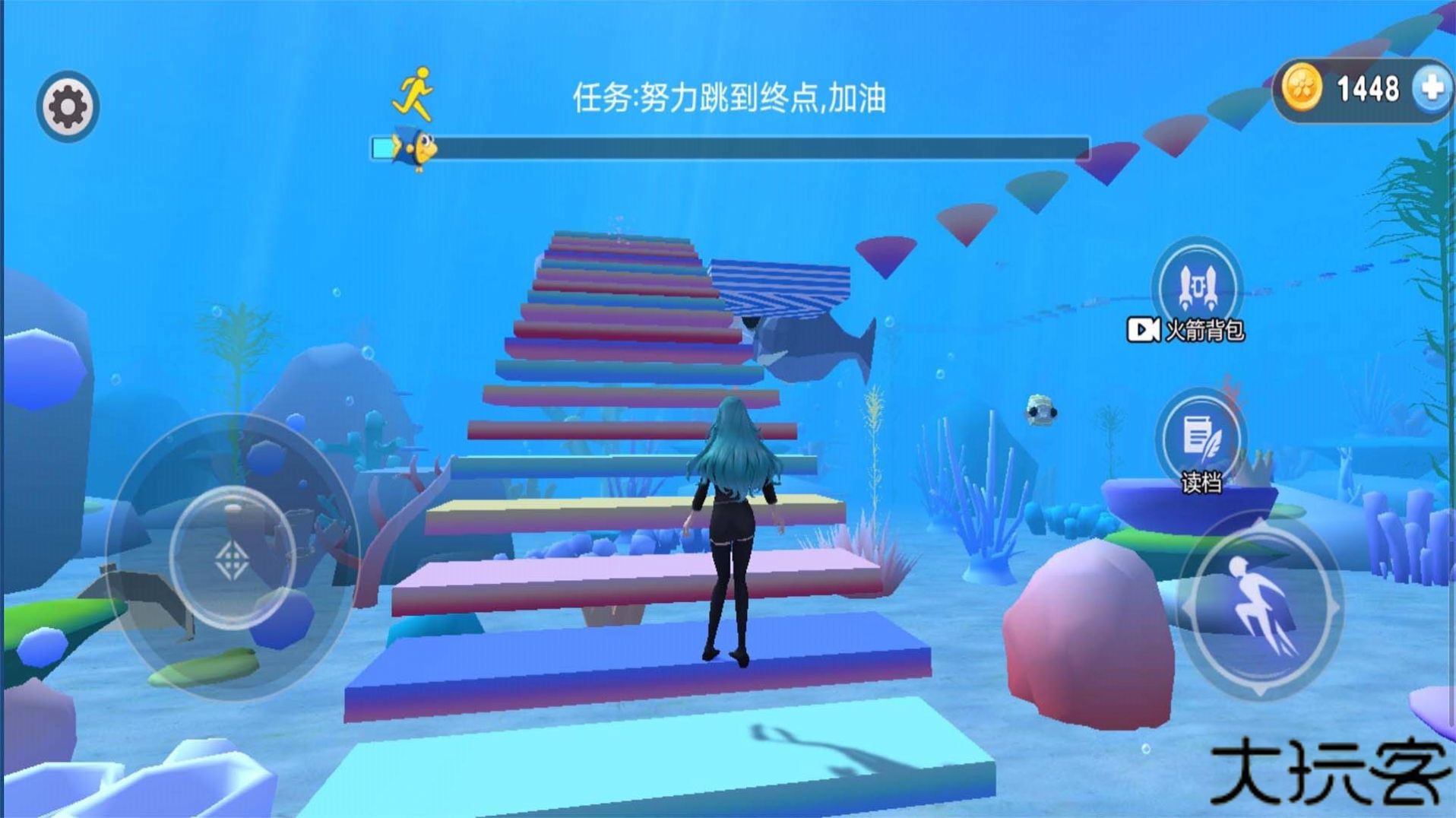The image size is (1456, 818).
Task: Tap the blue fish progress marker
Action: (x=414, y=150)
